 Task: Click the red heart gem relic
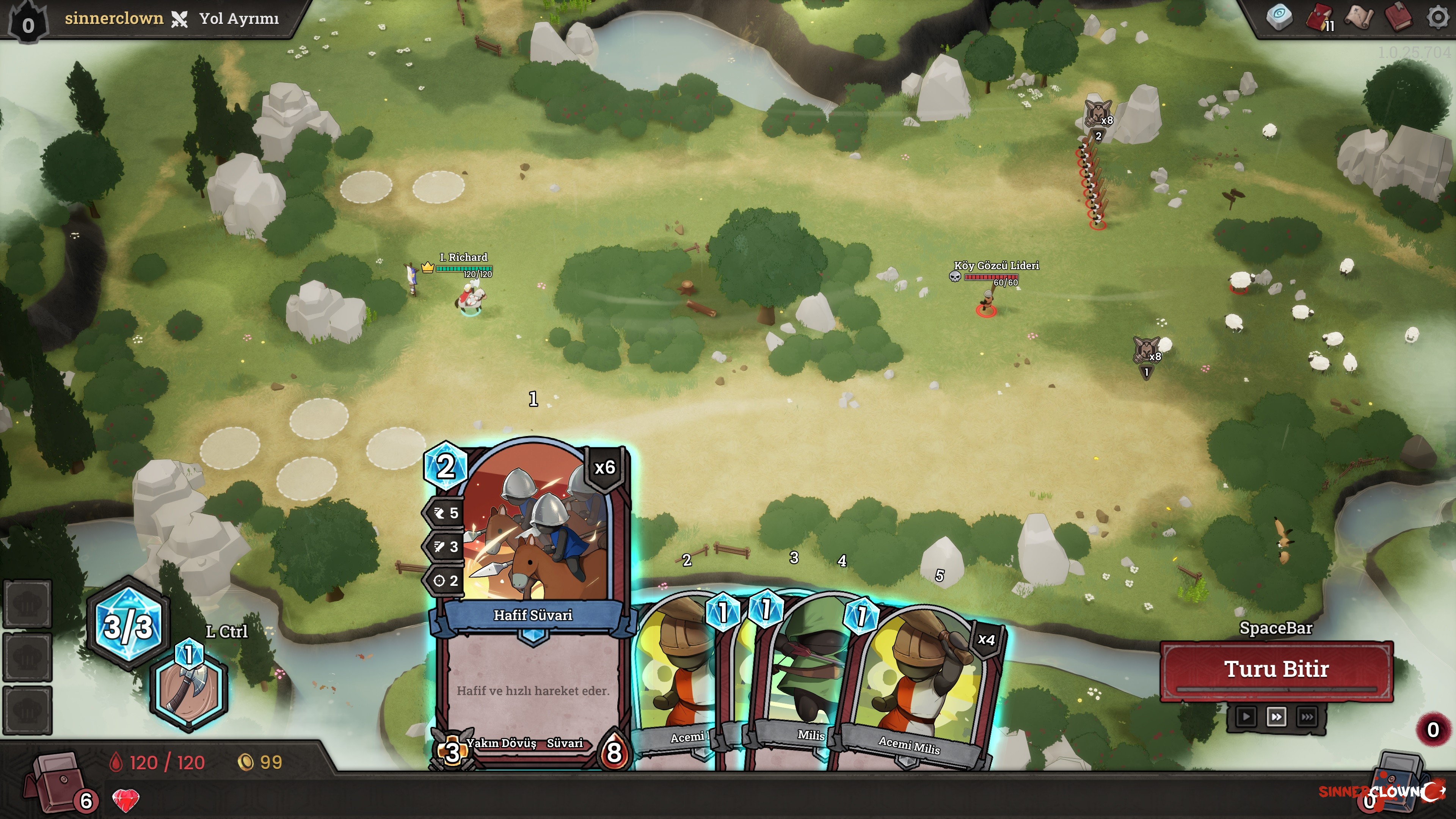[126, 800]
